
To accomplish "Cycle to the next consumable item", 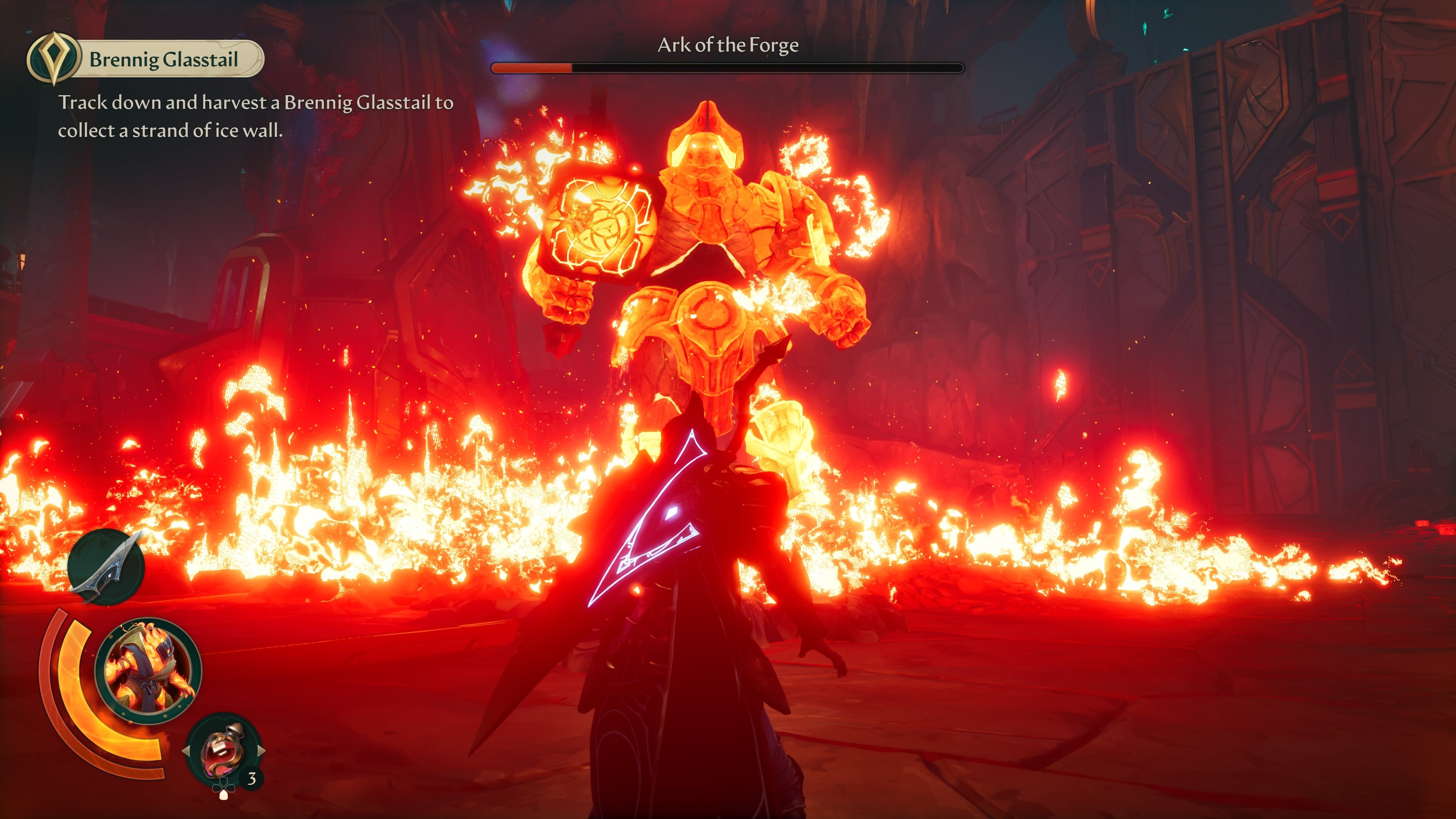I will pos(261,751).
